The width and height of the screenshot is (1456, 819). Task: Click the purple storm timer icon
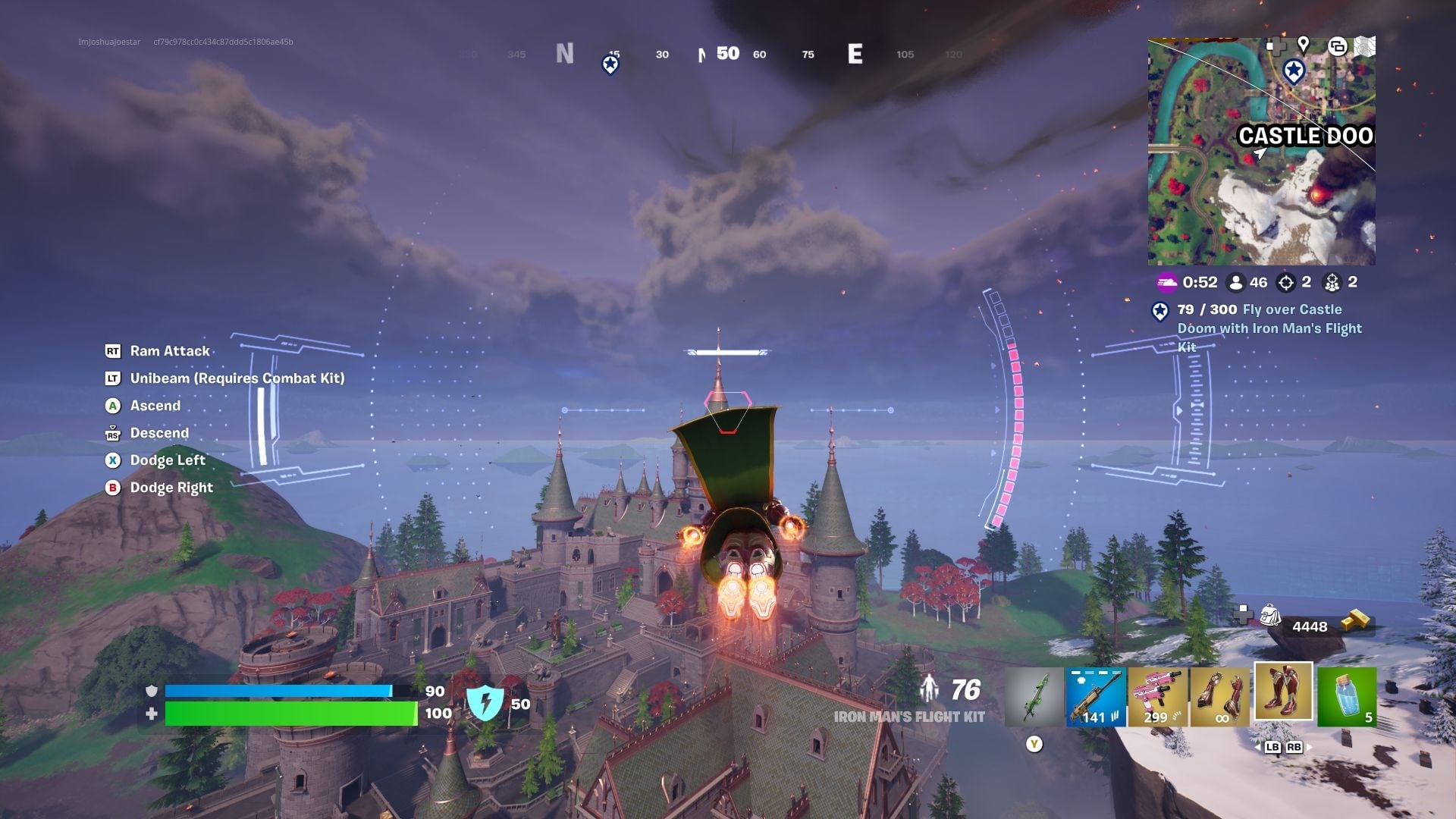point(1168,283)
